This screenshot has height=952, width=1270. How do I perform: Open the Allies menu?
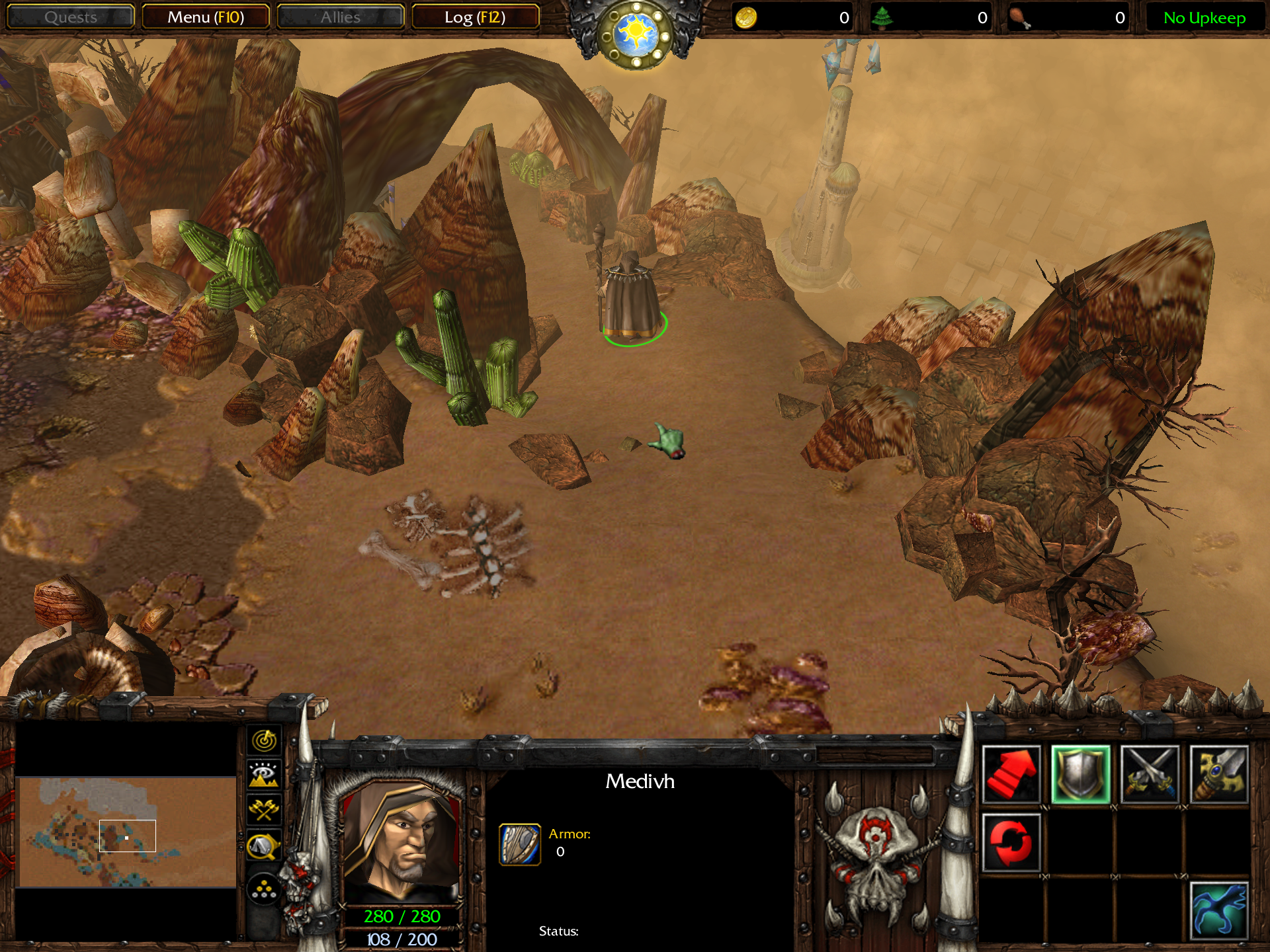(x=340, y=17)
